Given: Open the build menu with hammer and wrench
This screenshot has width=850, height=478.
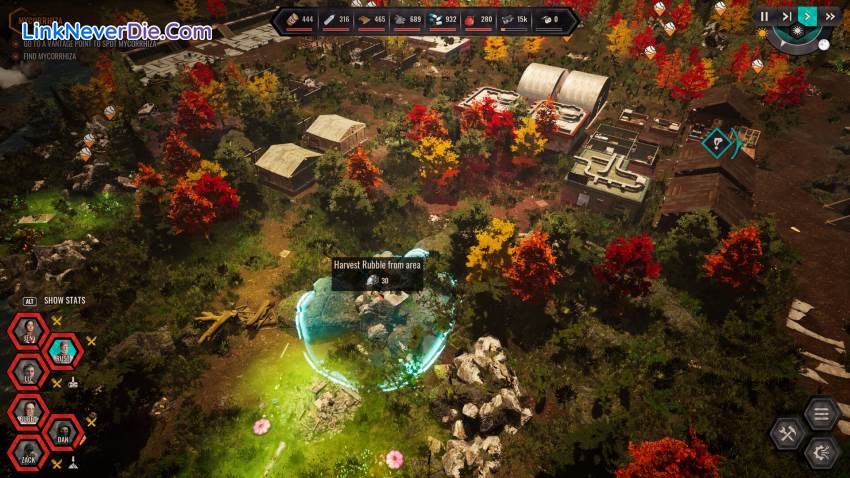Looking at the screenshot, I should (787, 433).
